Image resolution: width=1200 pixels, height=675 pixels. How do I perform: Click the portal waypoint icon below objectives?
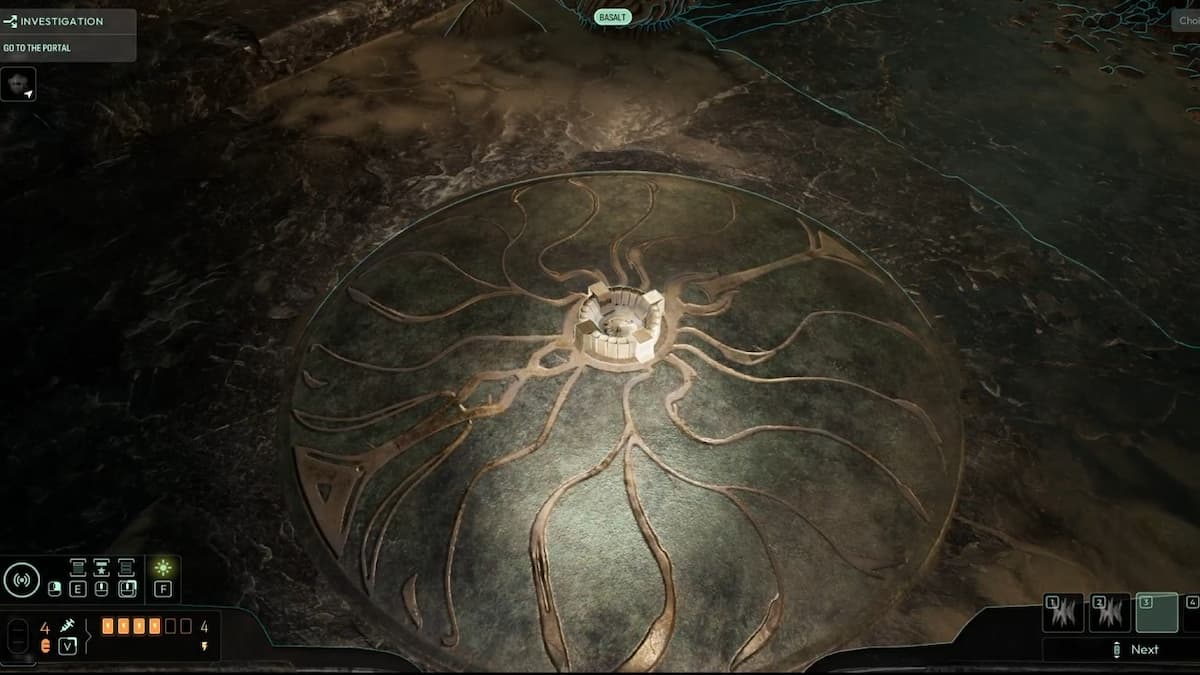[x=19, y=85]
